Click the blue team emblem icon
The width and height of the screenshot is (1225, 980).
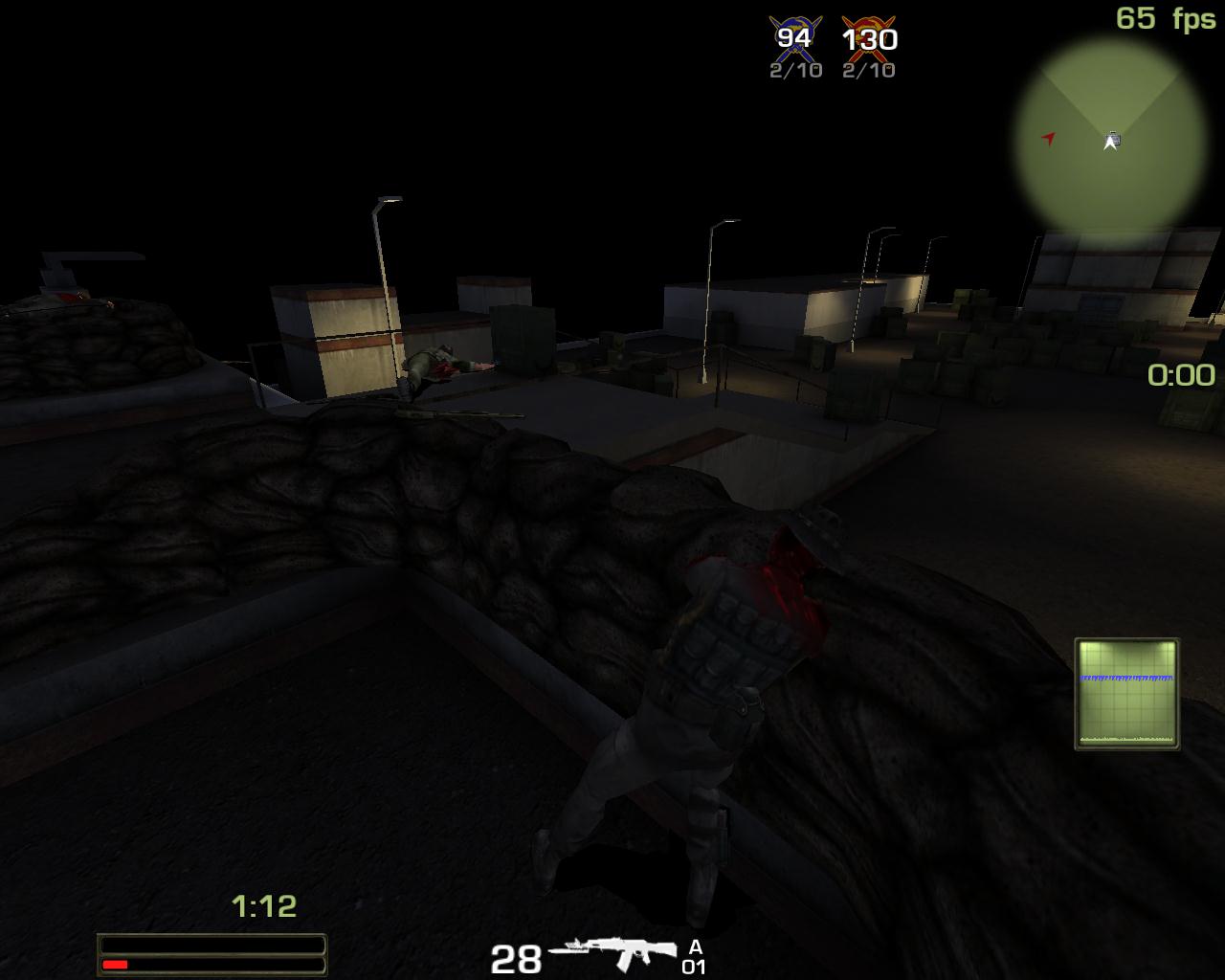794,38
